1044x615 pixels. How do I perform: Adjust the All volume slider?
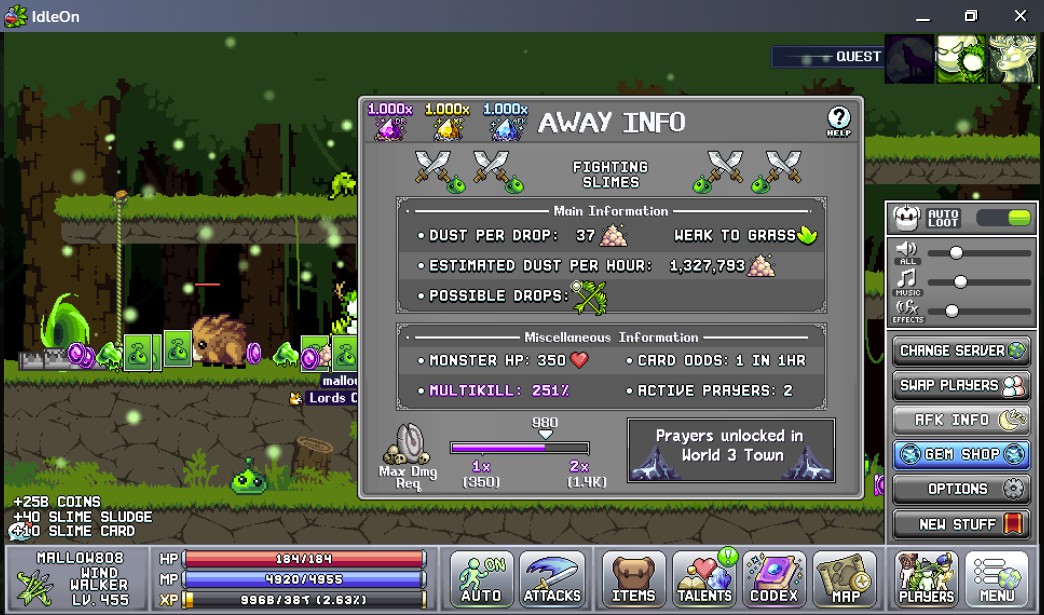coord(956,253)
